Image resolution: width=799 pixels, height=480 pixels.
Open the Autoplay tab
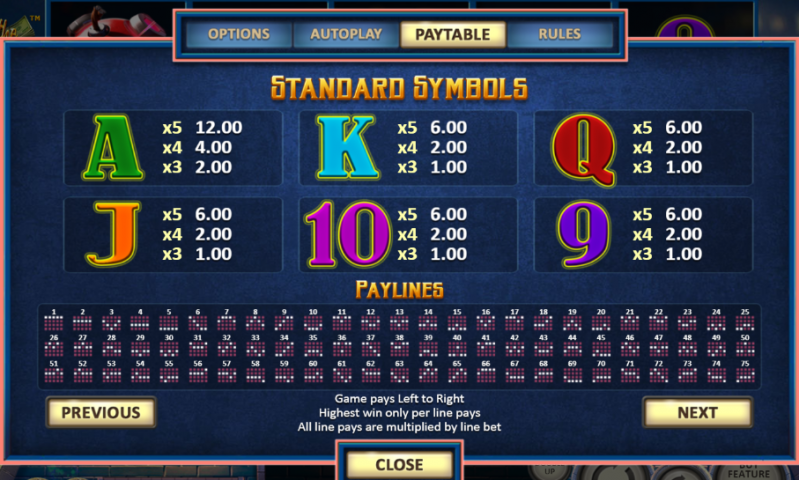tap(346, 34)
